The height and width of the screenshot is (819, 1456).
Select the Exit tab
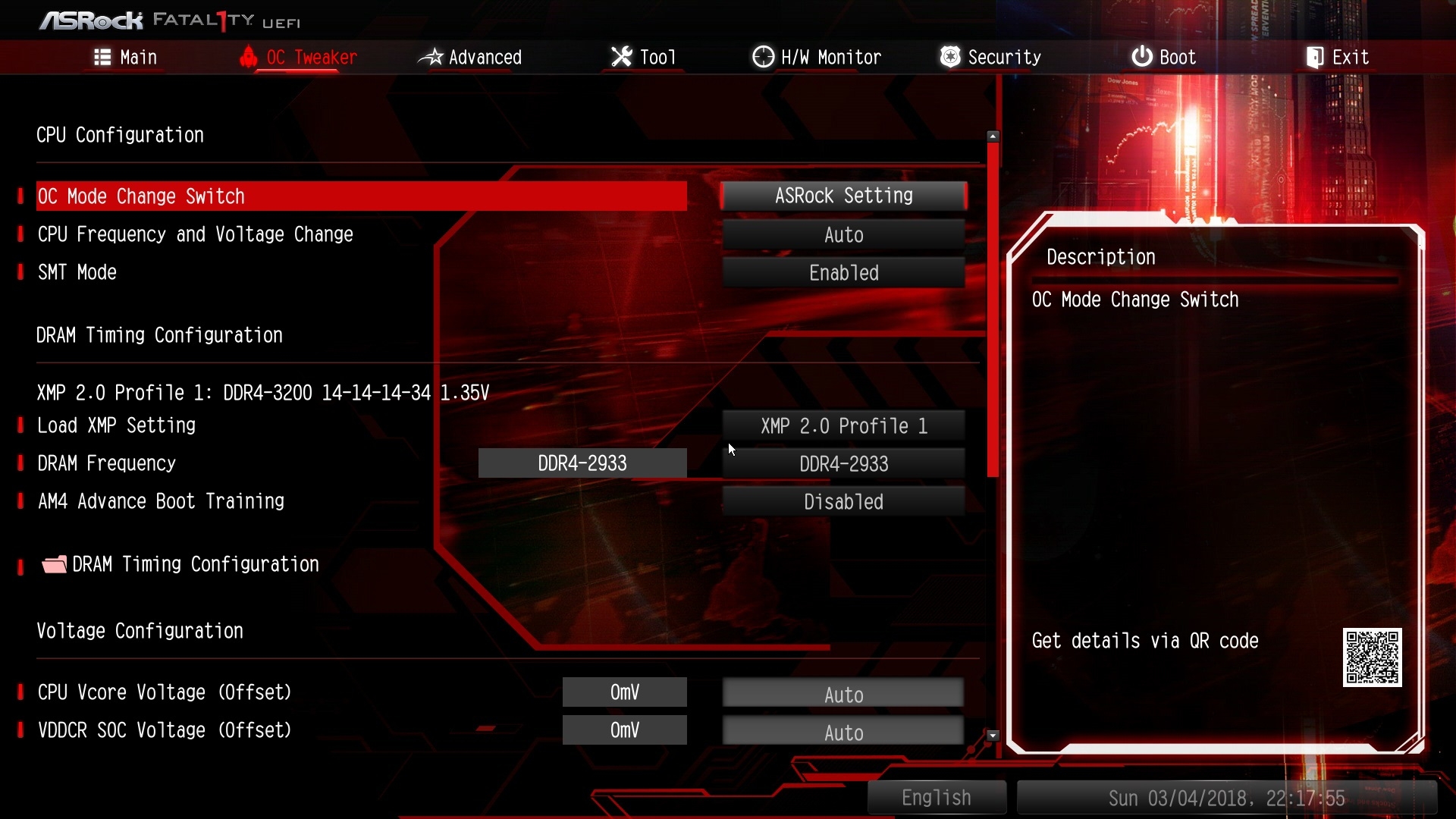1338,58
